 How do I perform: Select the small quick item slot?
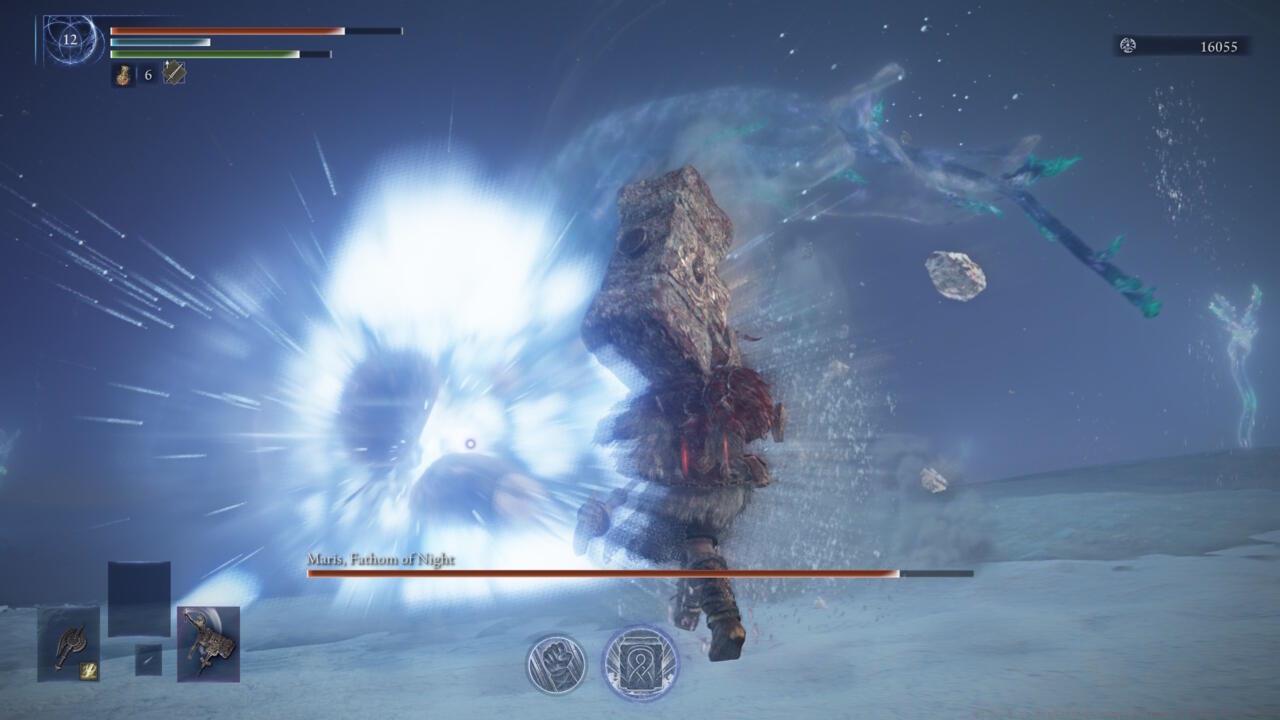click(x=148, y=660)
